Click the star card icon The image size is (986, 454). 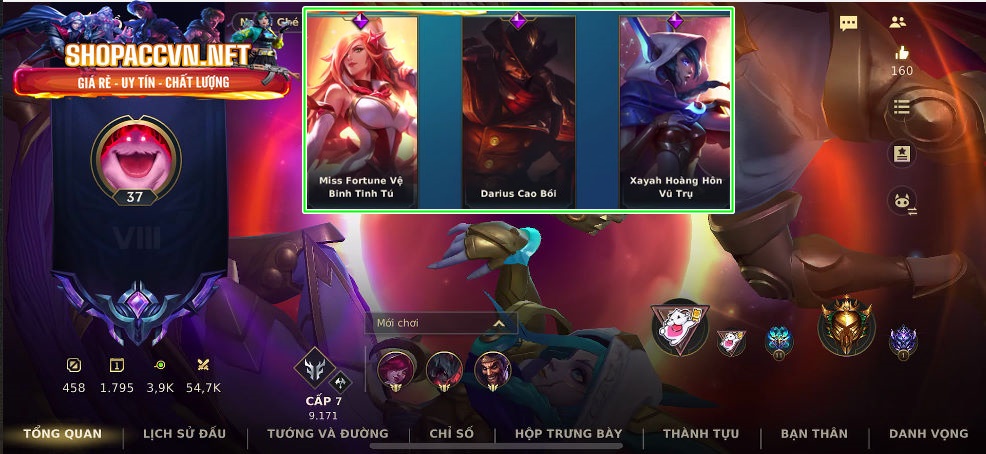click(901, 154)
